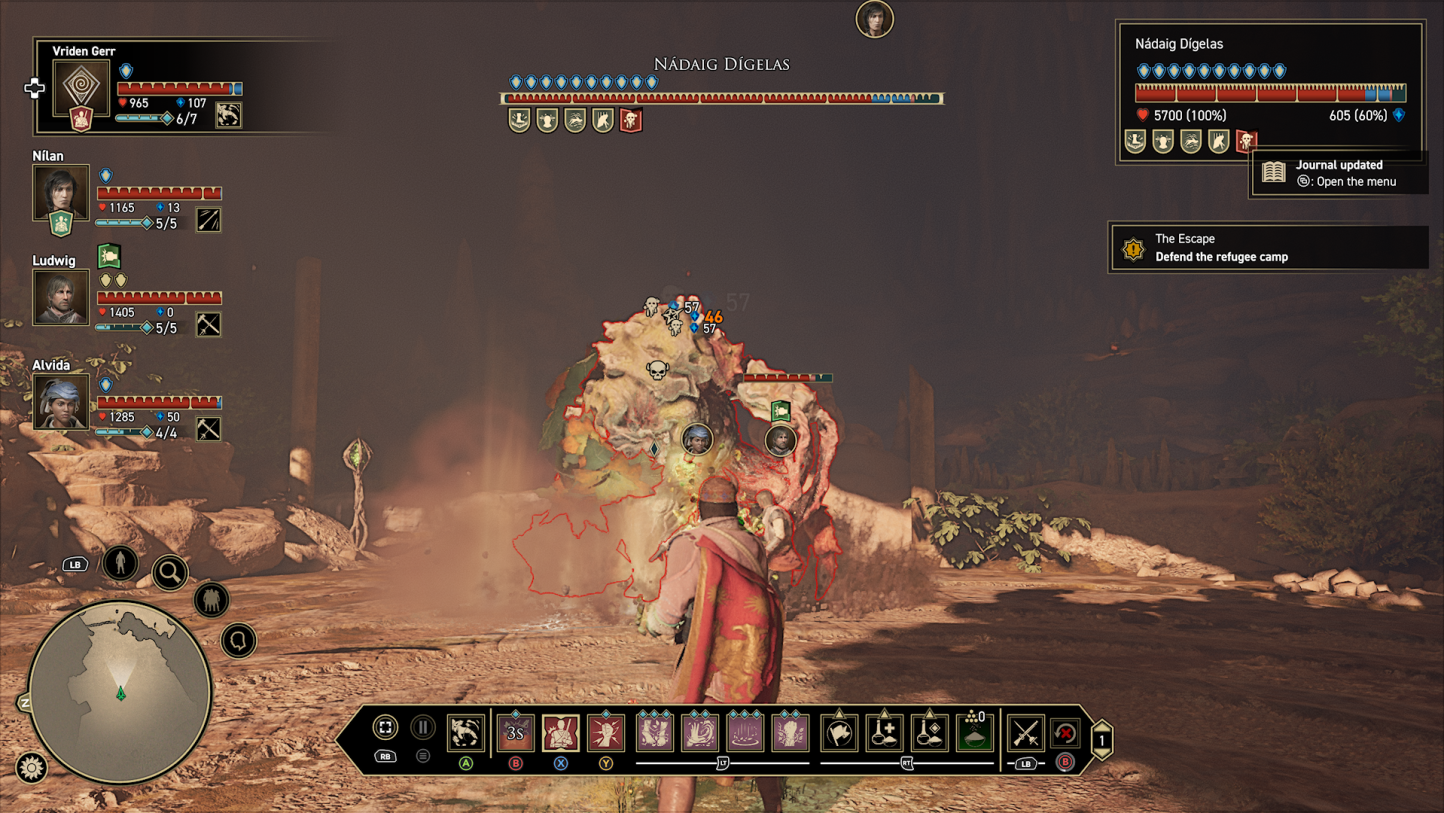Click the square frame icon on hotbar
Screen dimensions: 1444x813
click(x=385, y=728)
